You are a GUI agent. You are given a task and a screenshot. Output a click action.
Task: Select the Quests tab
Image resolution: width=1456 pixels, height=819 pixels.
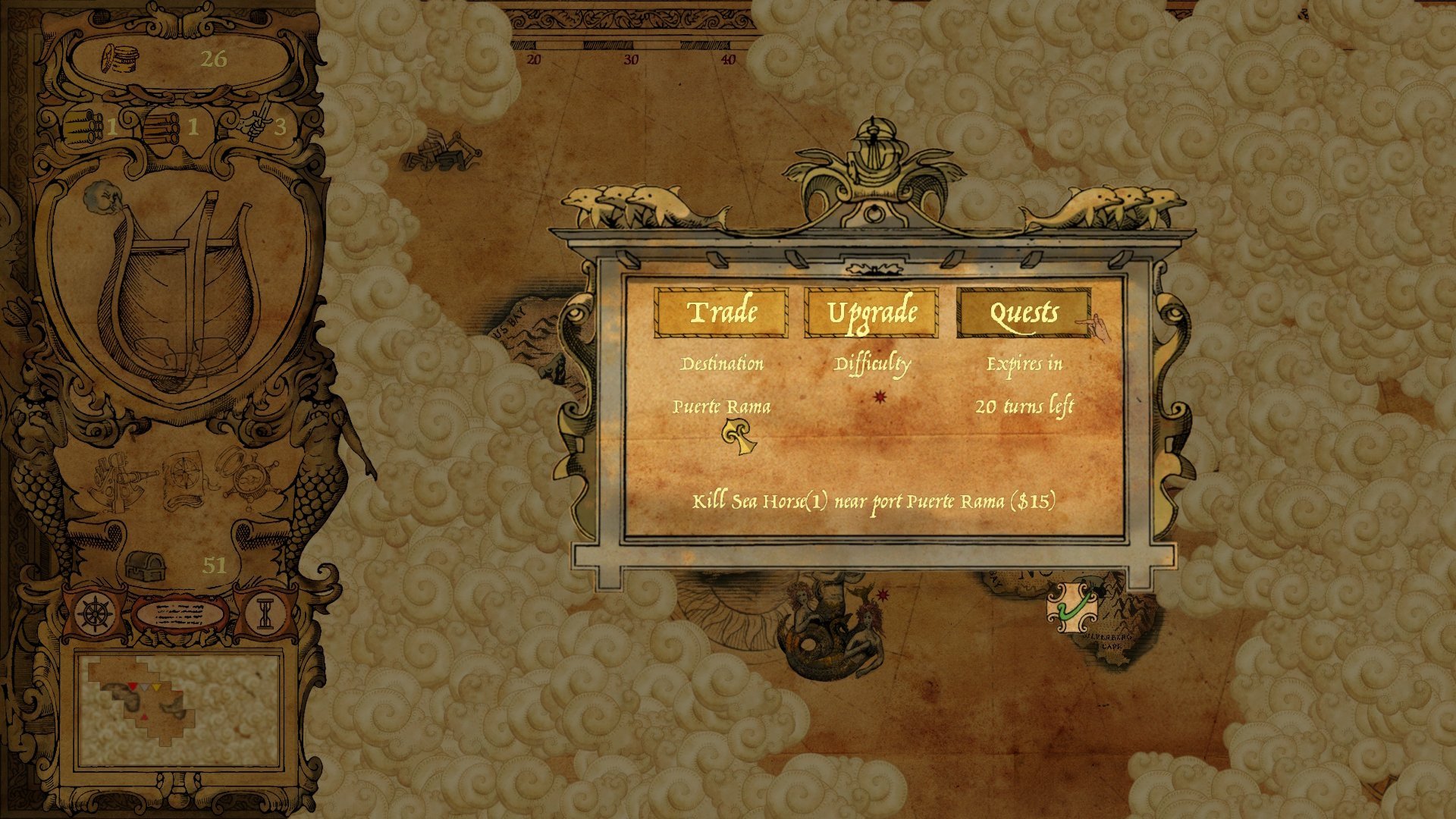[1024, 312]
